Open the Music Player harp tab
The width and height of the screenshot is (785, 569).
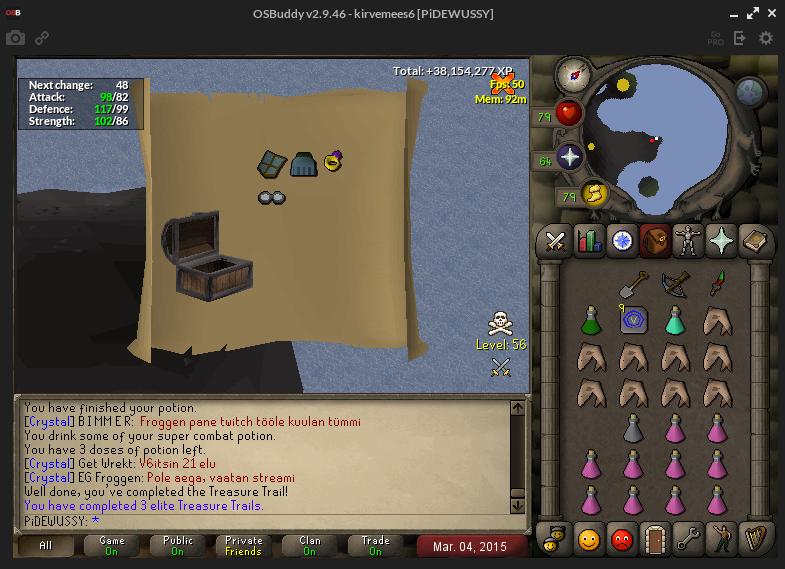click(753, 538)
